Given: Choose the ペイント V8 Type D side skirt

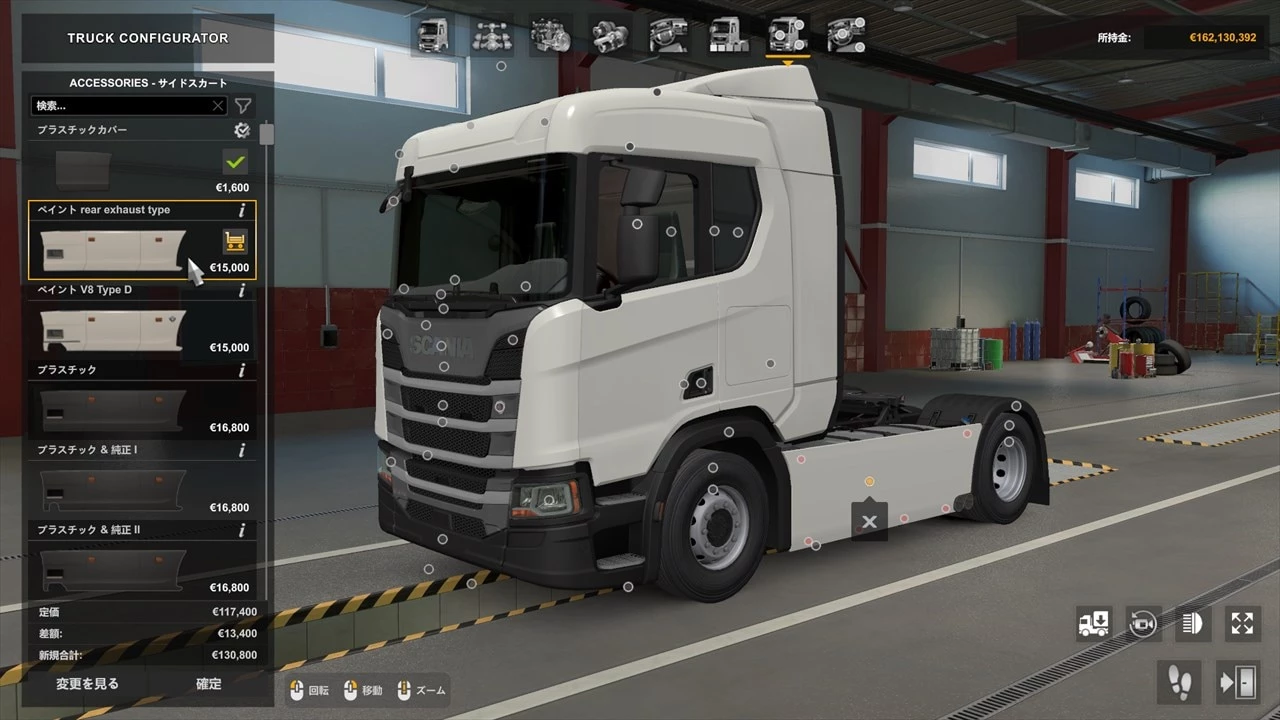Looking at the screenshot, I should [112, 330].
